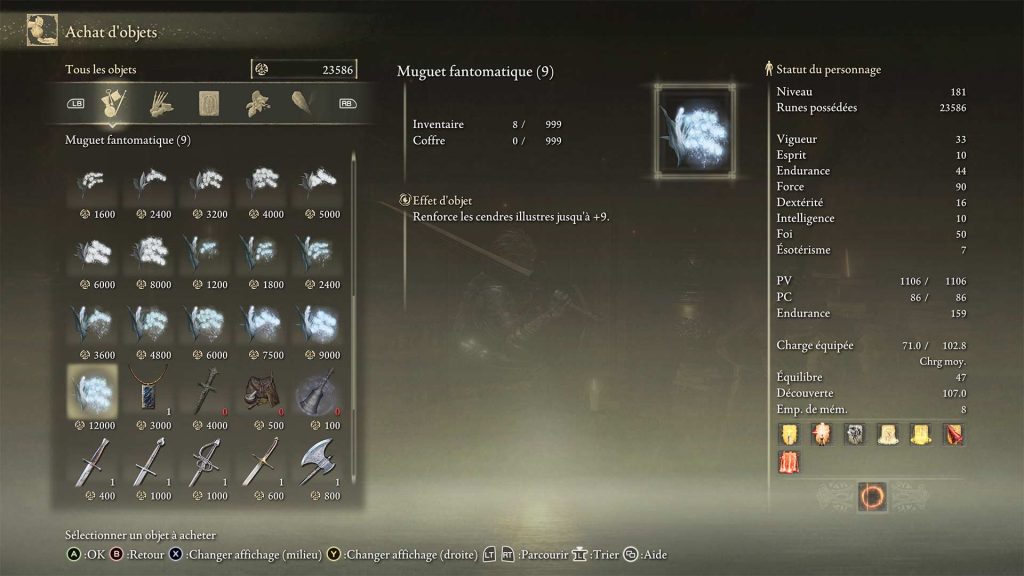Screen dimensions: 1024x576
Task: Select the battle axe priced at 800
Action: tap(316, 461)
